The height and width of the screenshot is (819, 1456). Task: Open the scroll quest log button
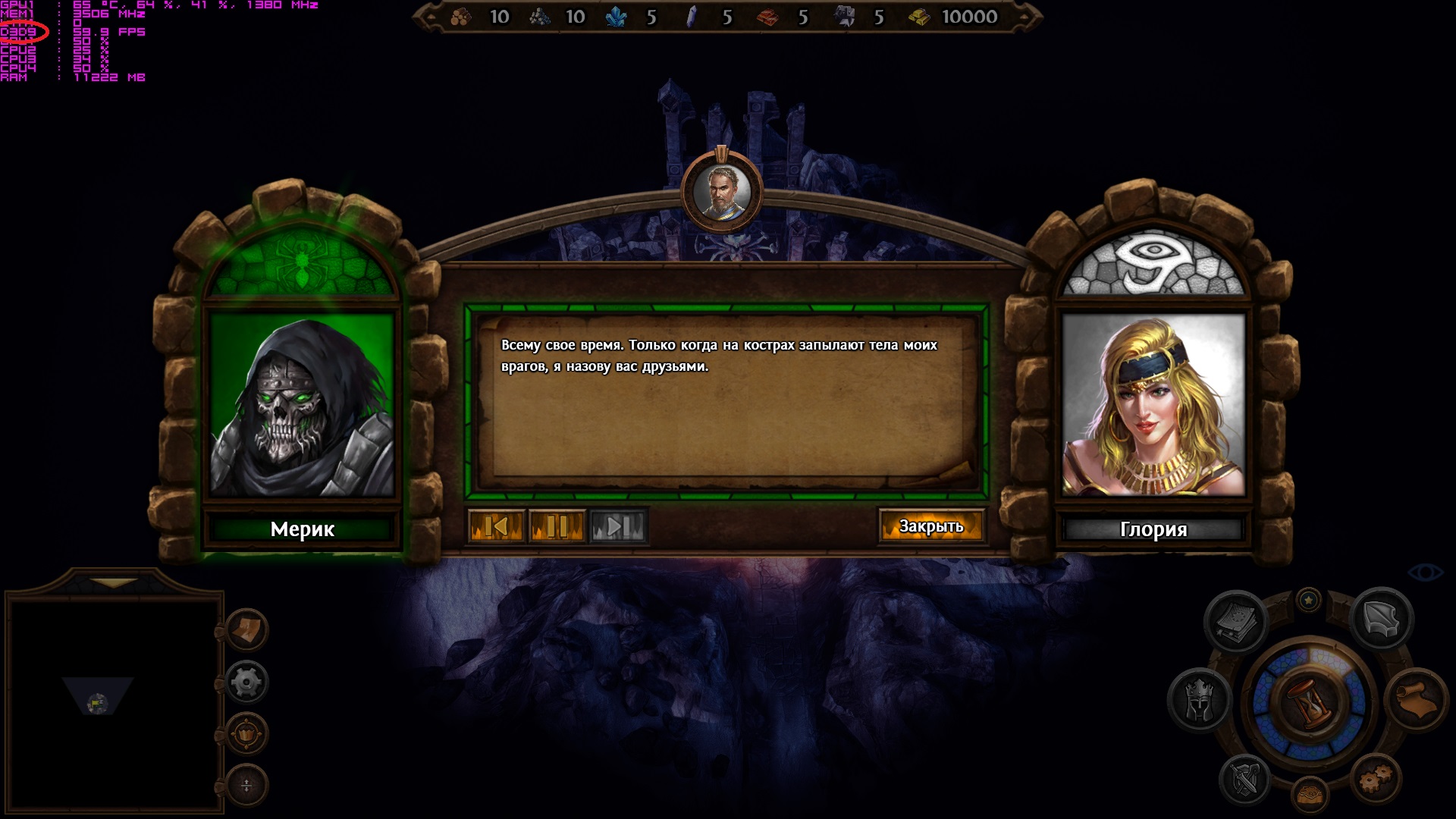(1415, 699)
